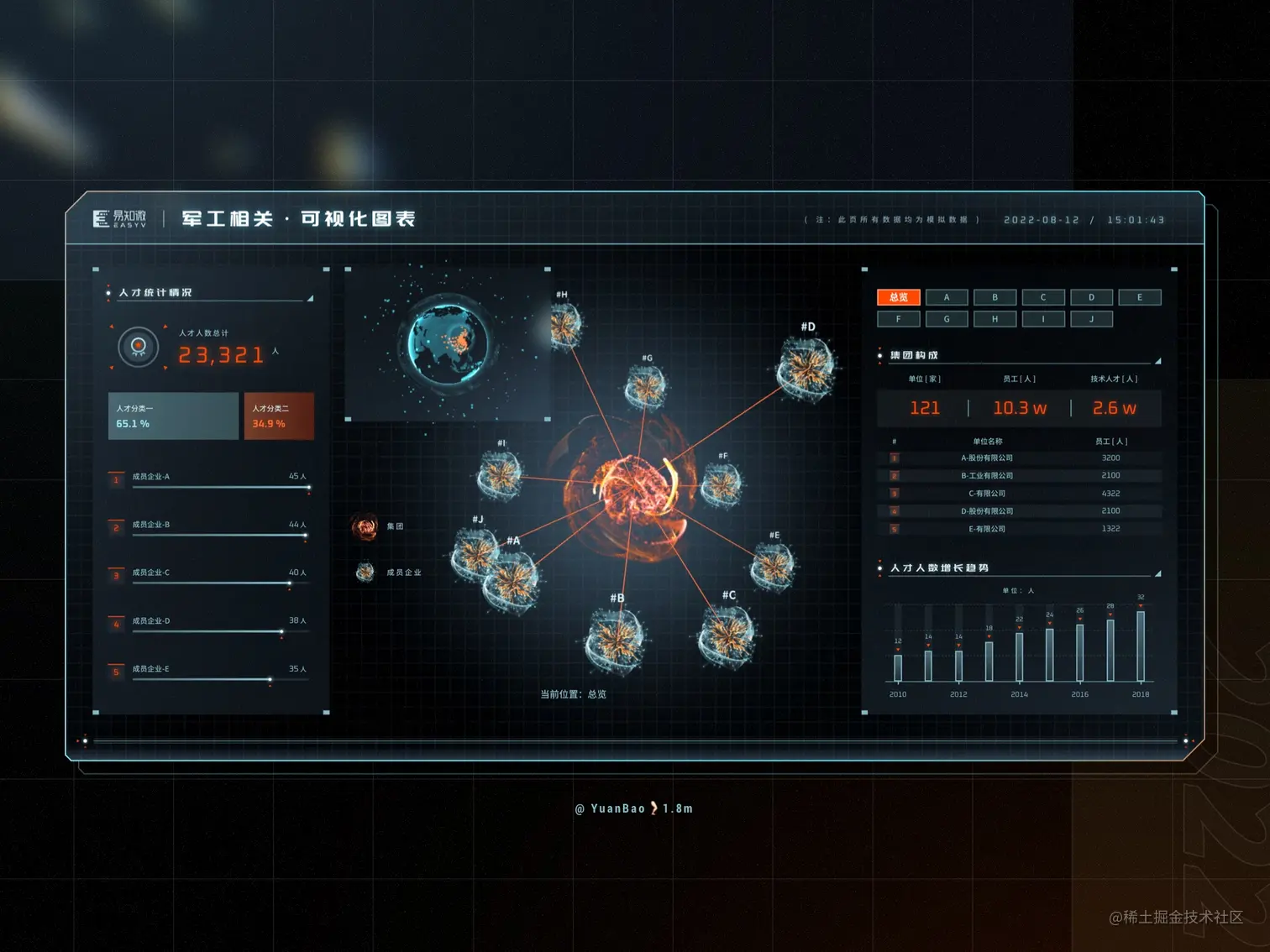Open tab C in the selector
1270x952 pixels.
1043,297
